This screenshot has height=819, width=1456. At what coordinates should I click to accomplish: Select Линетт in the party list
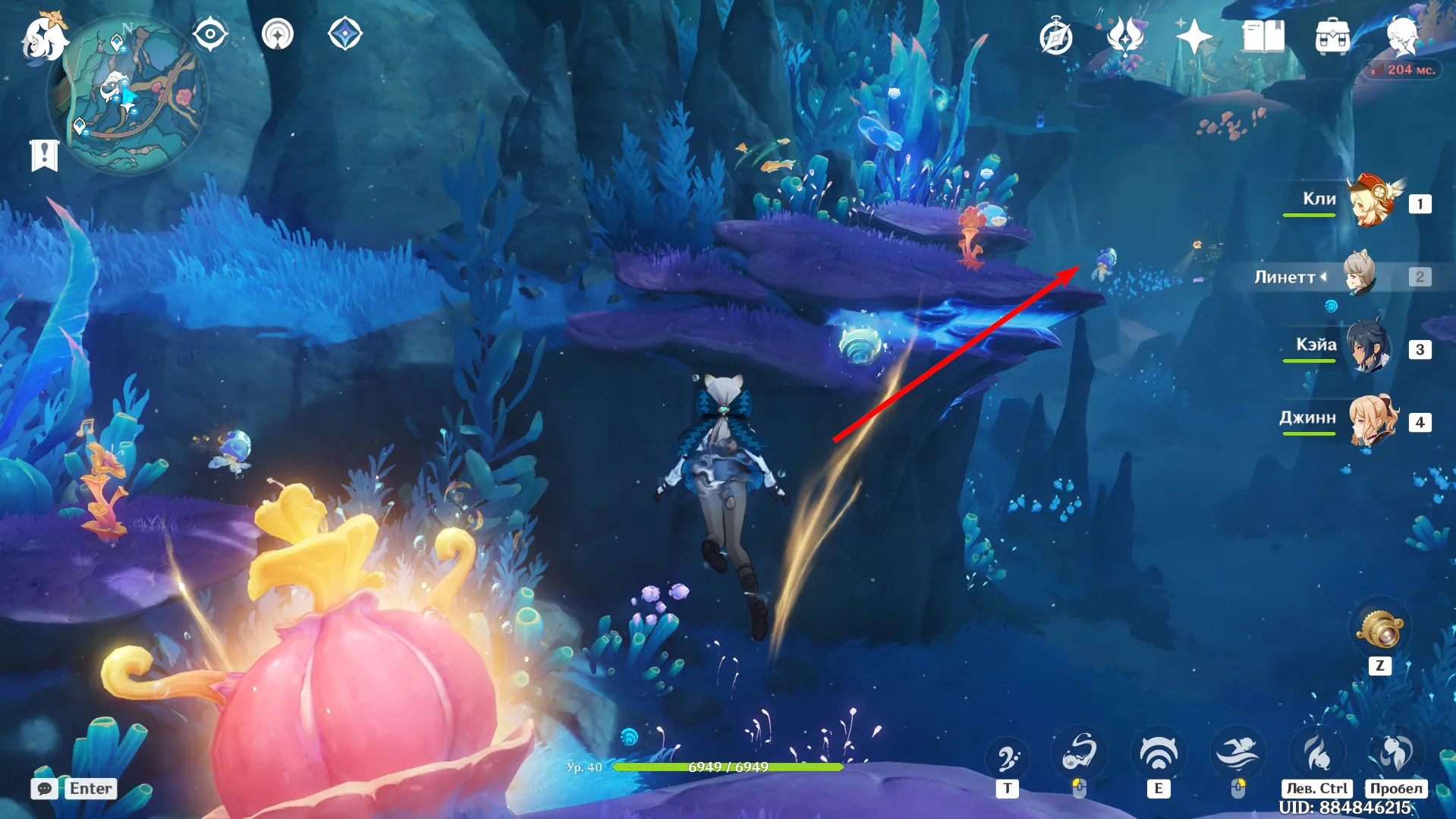[x=1360, y=276]
